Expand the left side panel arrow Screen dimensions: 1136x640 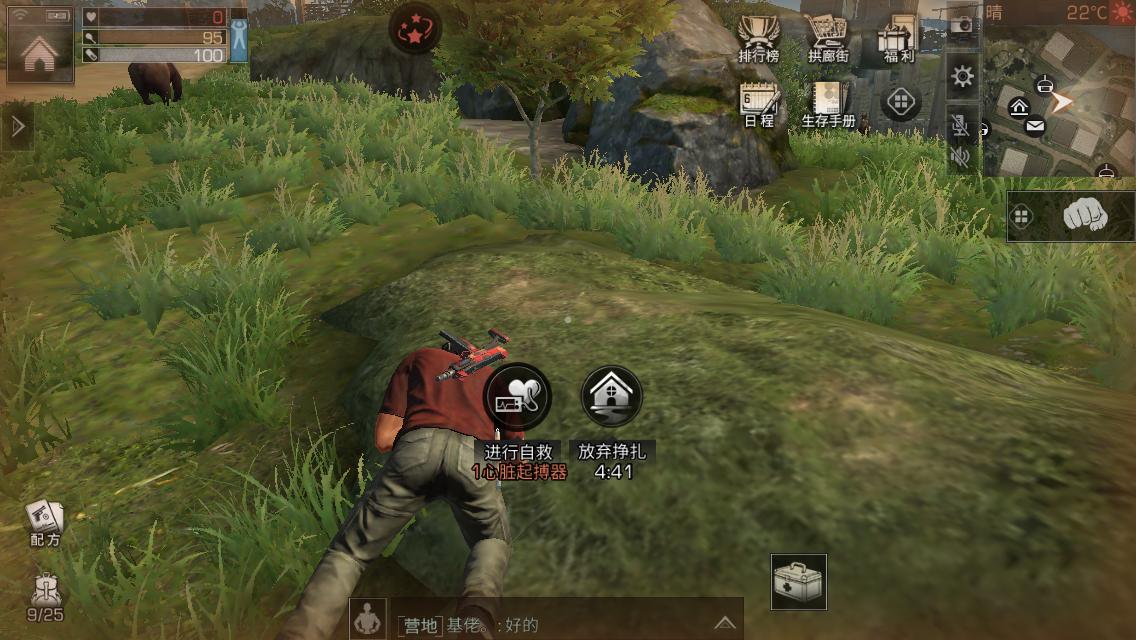pyautogui.click(x=16, y=126)
